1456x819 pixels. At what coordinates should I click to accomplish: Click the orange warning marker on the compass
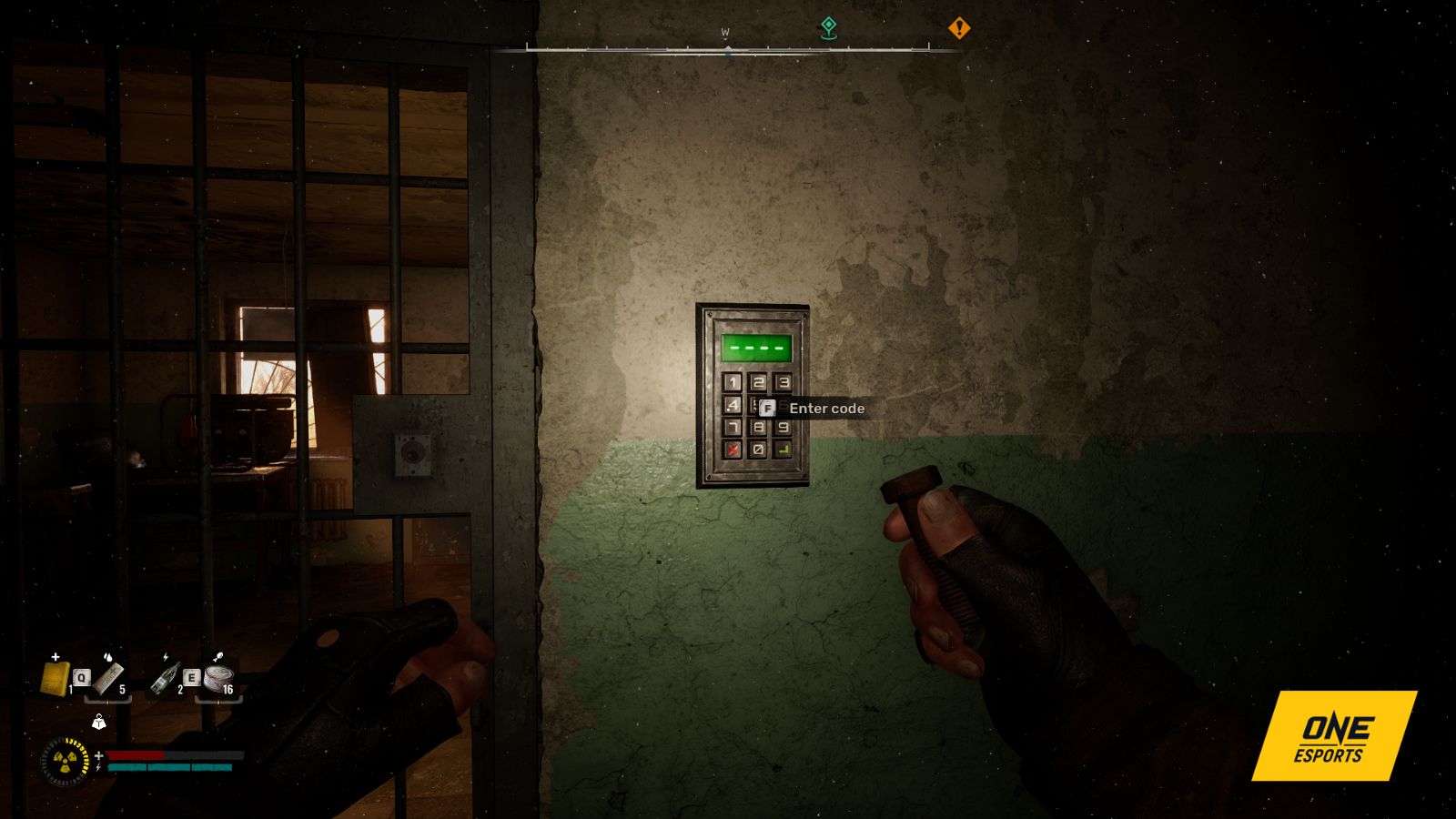[x=960, y=28]
